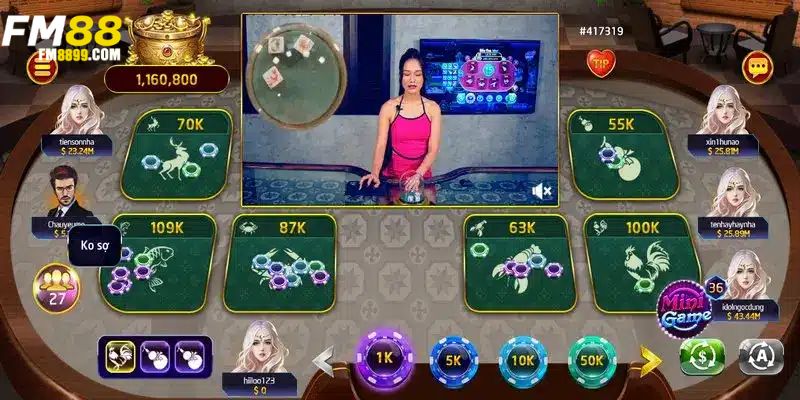Select the blue 5K chip
The width and height of the screenshot is (800, 400).
tap(453, 358)
